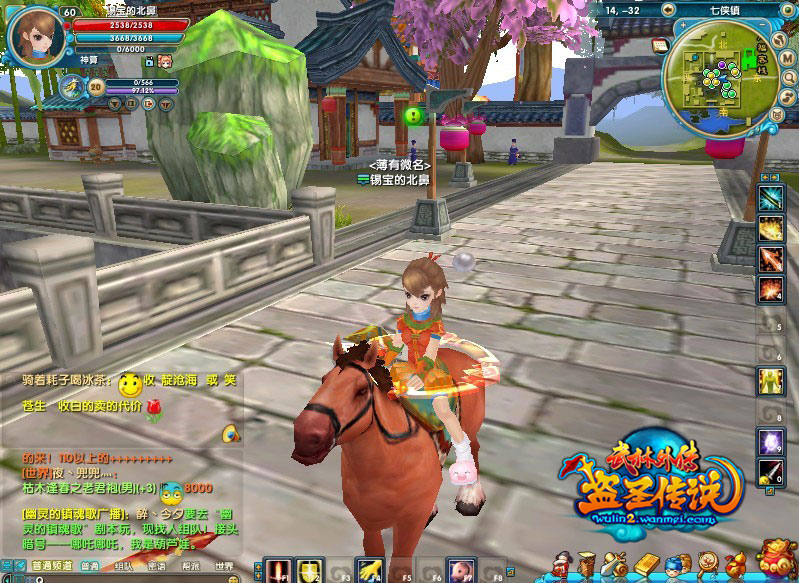
Task: Activate the F4 hotbar skill
Action: [x=371, y=569]
